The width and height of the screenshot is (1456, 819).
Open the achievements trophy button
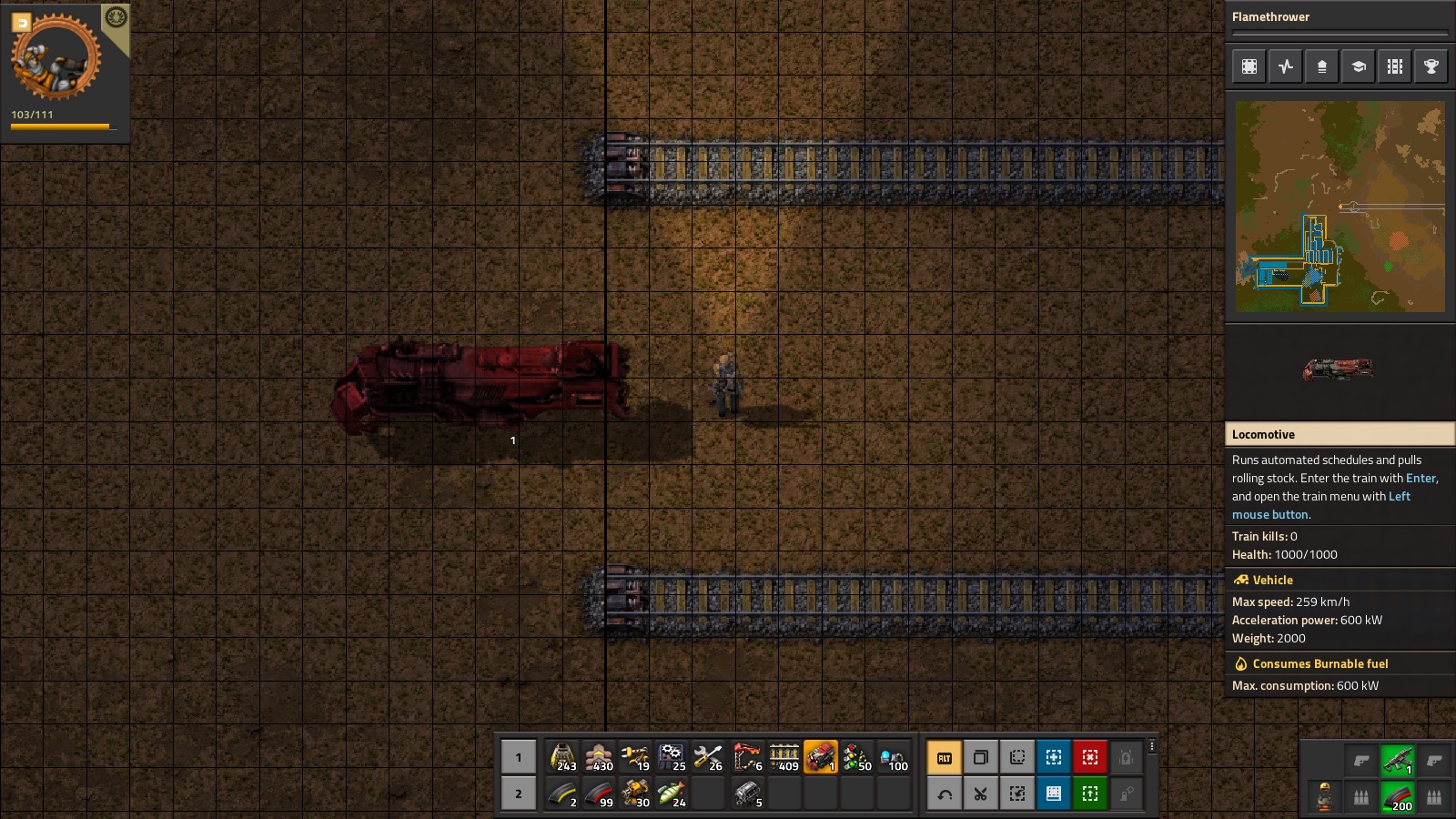[x=1431, y=66]
